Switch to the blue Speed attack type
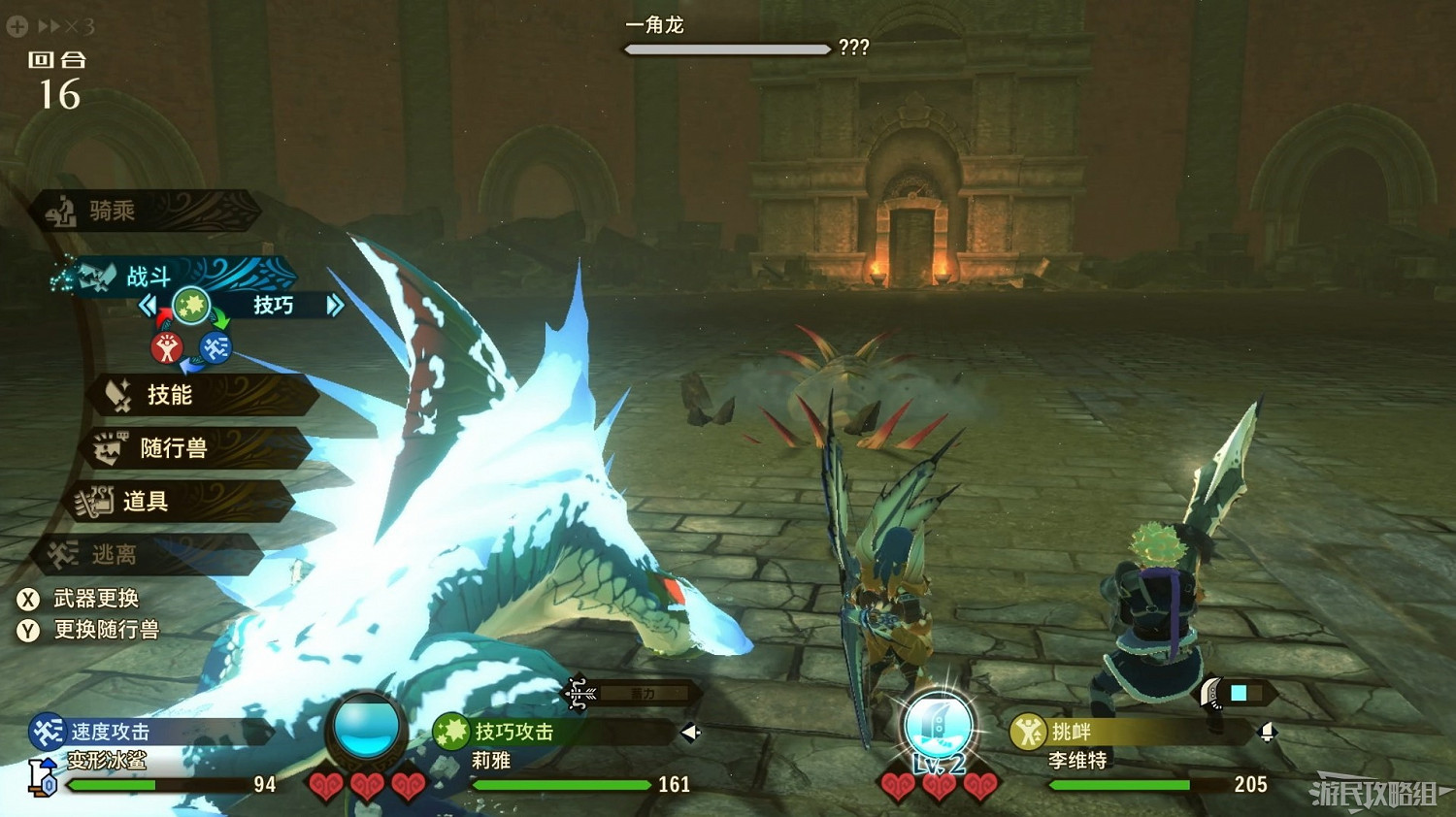Screen dimensions: 1456x817 [215, 347]
